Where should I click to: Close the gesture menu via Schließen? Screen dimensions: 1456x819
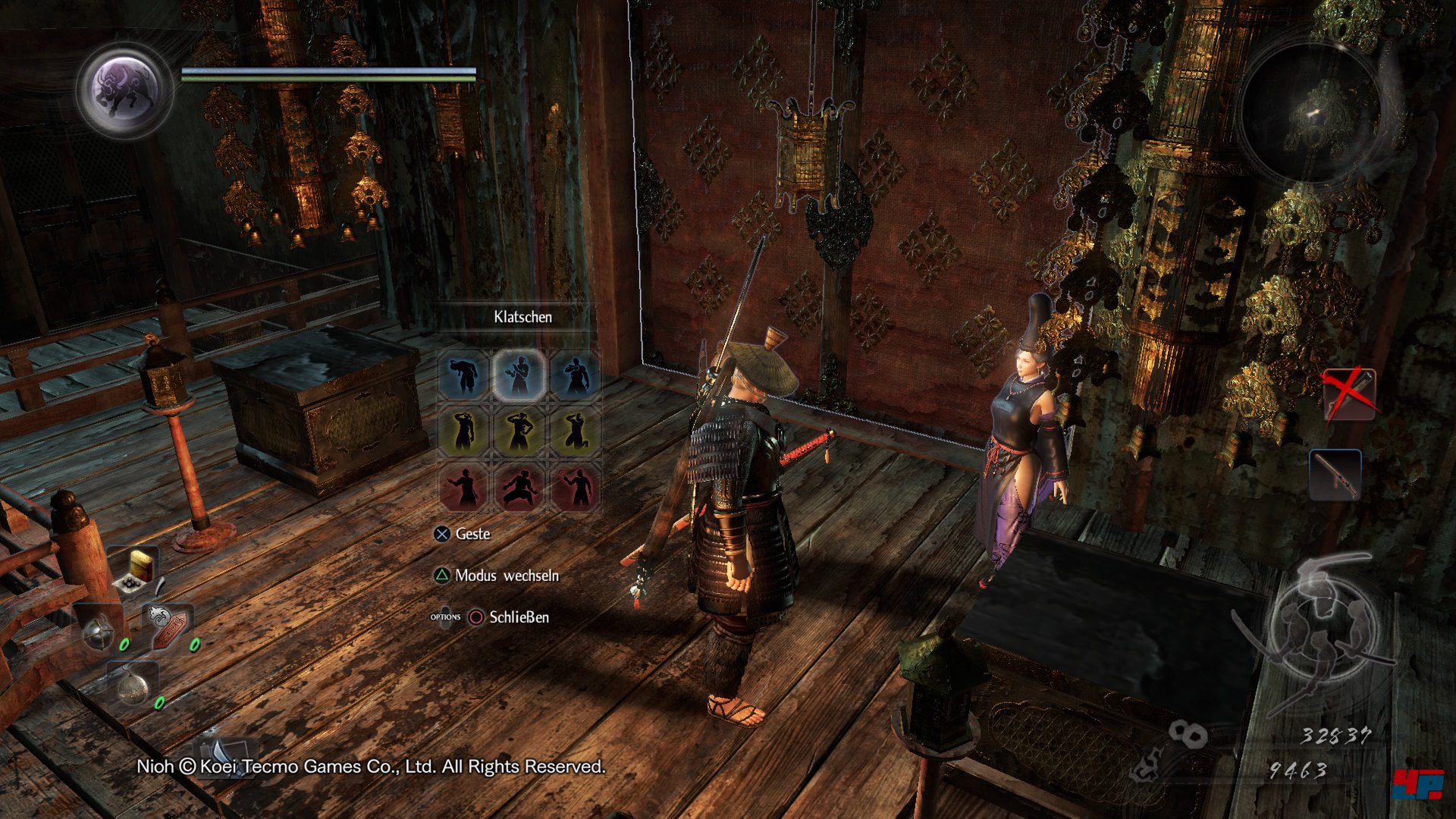(519, 617)
